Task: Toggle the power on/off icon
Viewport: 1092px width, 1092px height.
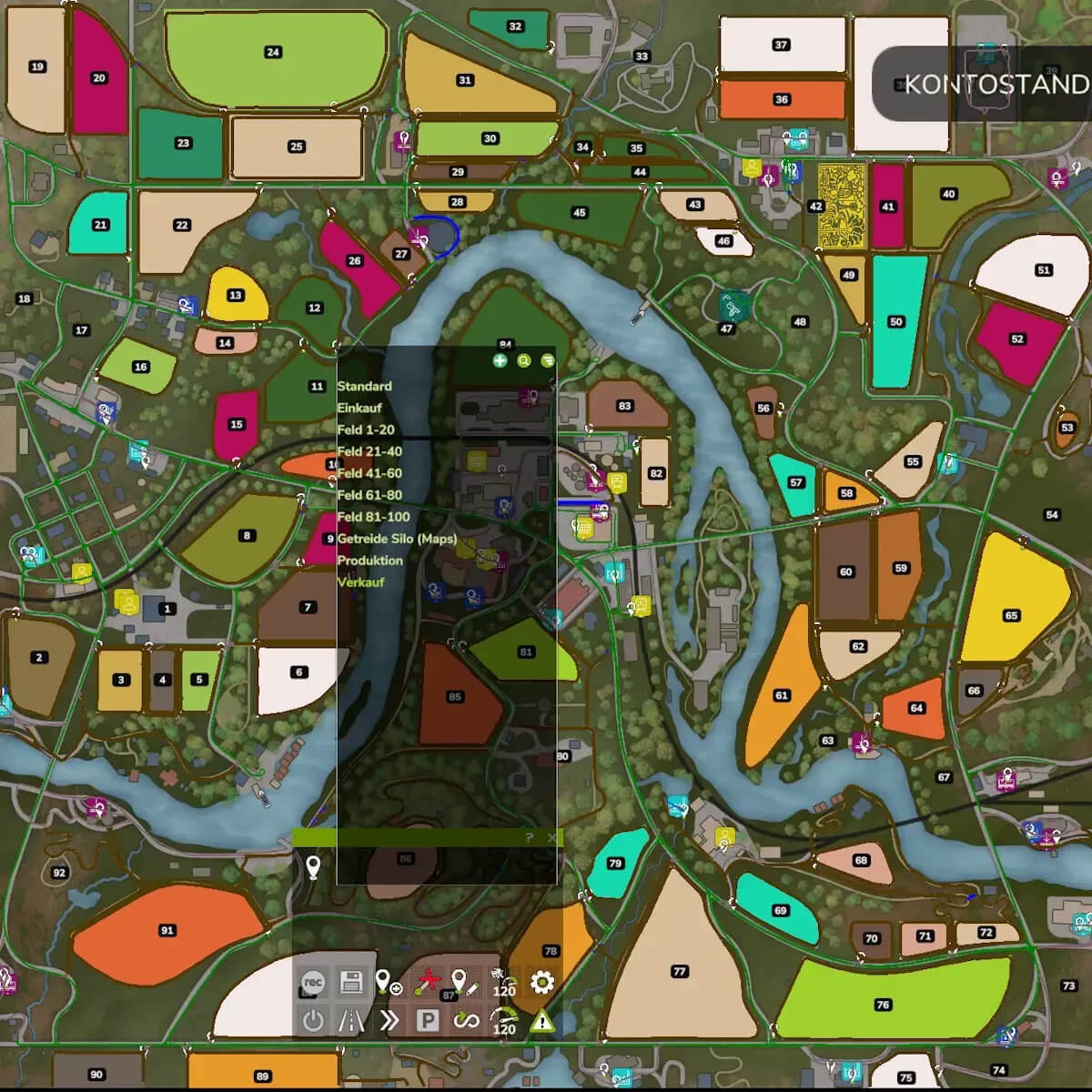Action: (x=312, y=1021)
